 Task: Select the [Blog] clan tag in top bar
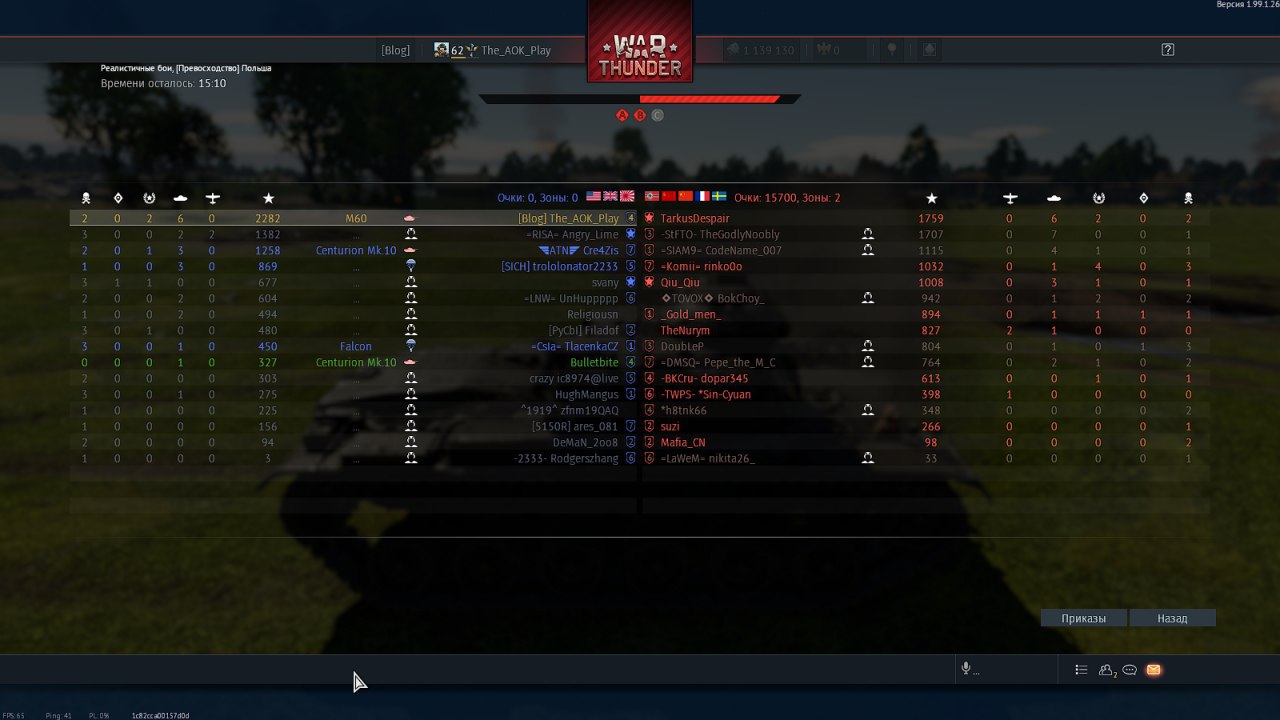pyautogui.click(x=395, y=50)
